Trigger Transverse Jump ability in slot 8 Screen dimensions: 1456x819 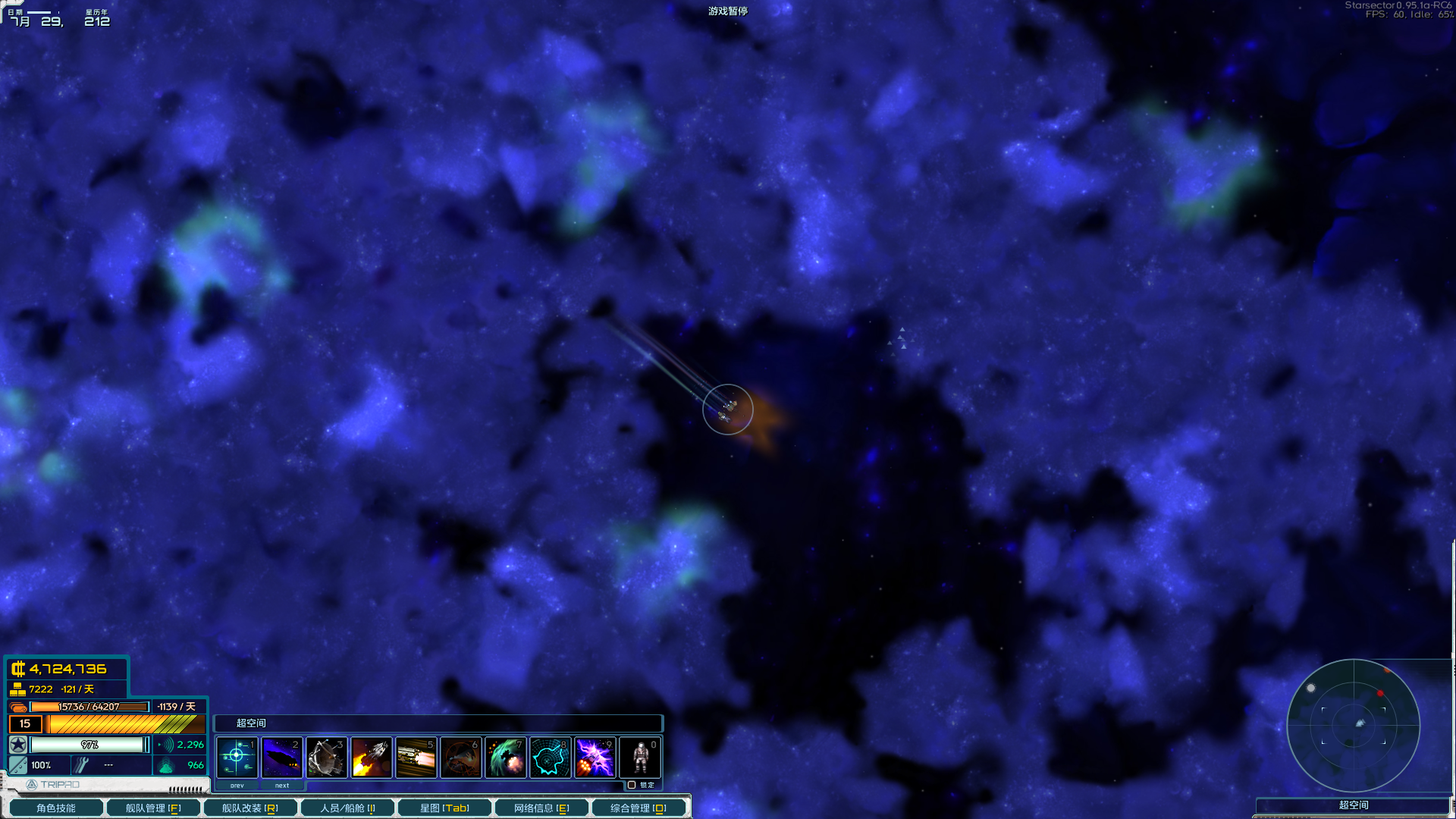point(551,756)
